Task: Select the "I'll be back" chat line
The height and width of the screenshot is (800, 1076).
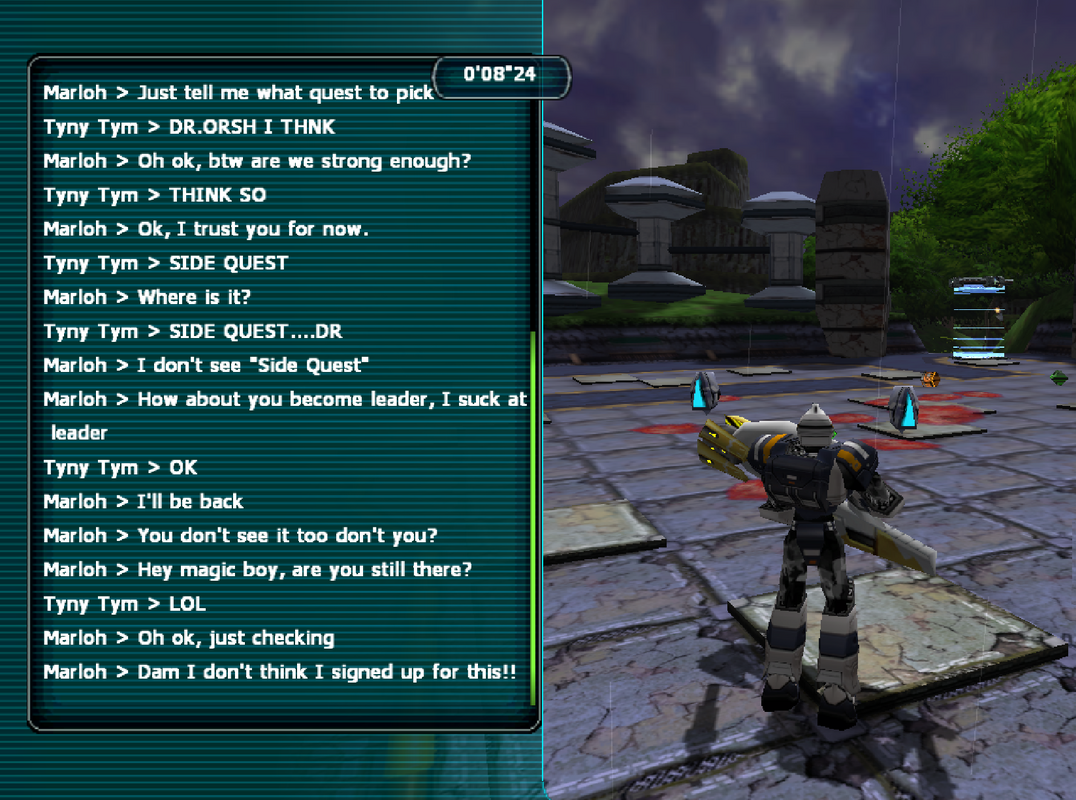Action: (143, 502)
